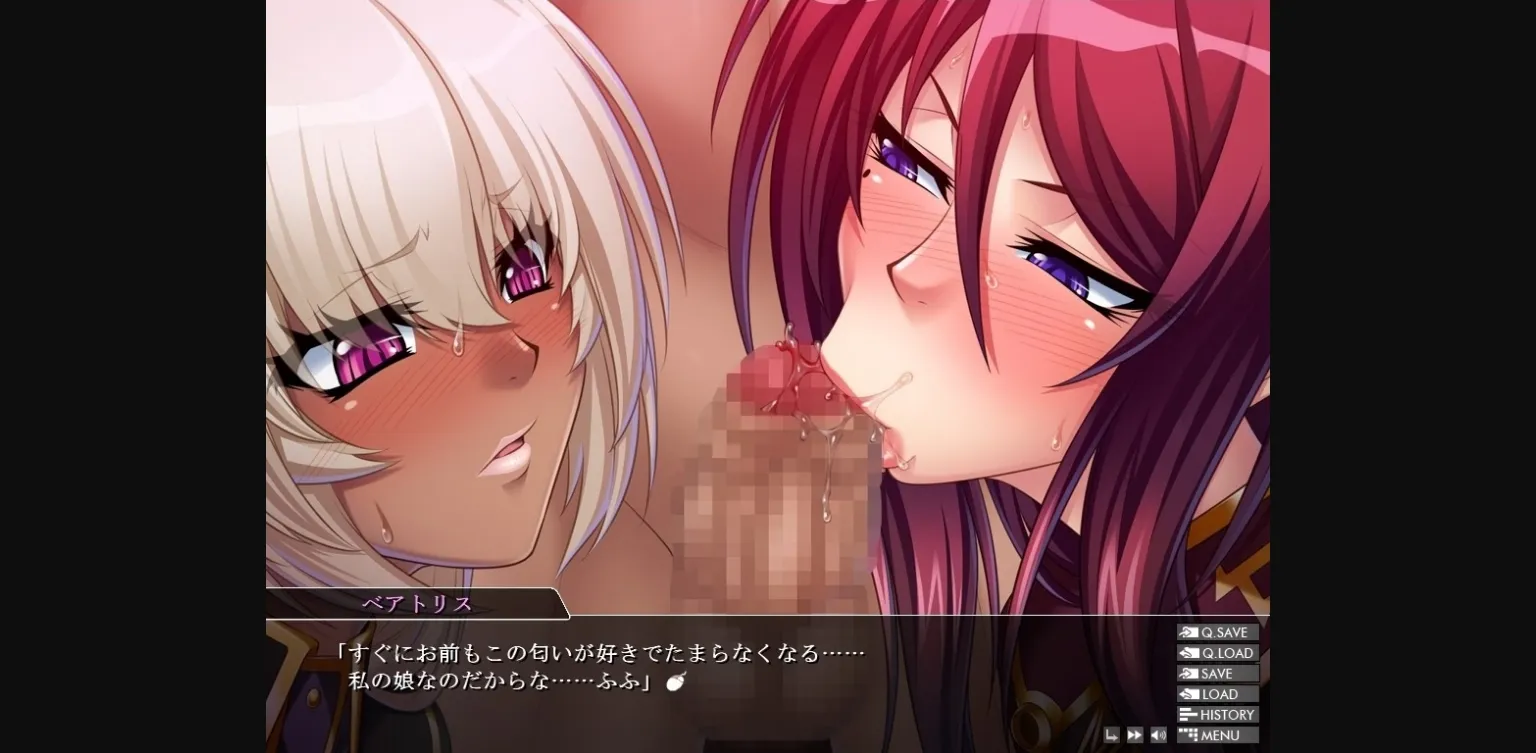
Task: Hide the message window using the arrow button
Action: (x=1112, y=736)
